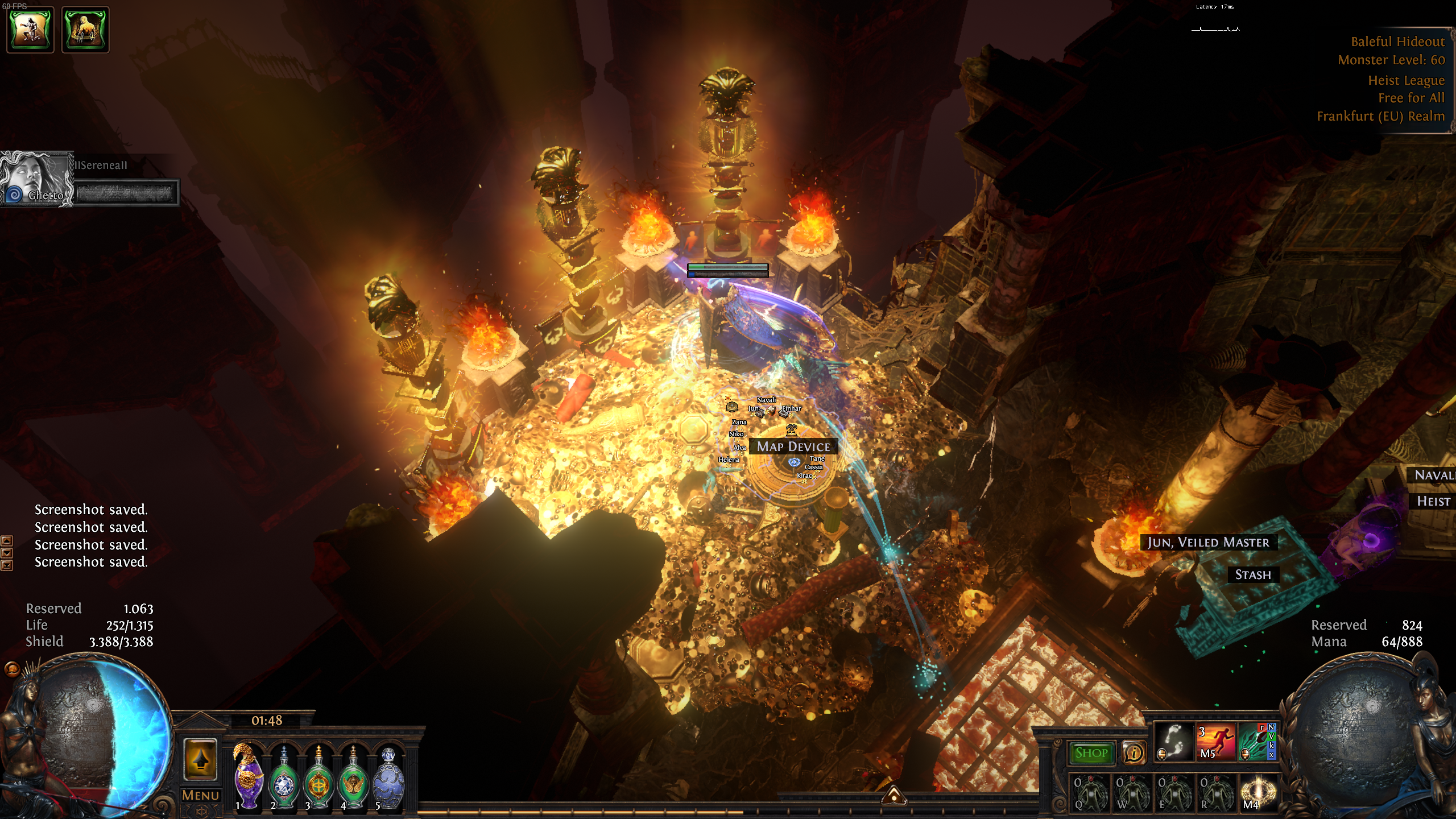This screenshot has width=1456, height=819.
Task: Click the Map Device label
Action: click(x=793, y=447)
